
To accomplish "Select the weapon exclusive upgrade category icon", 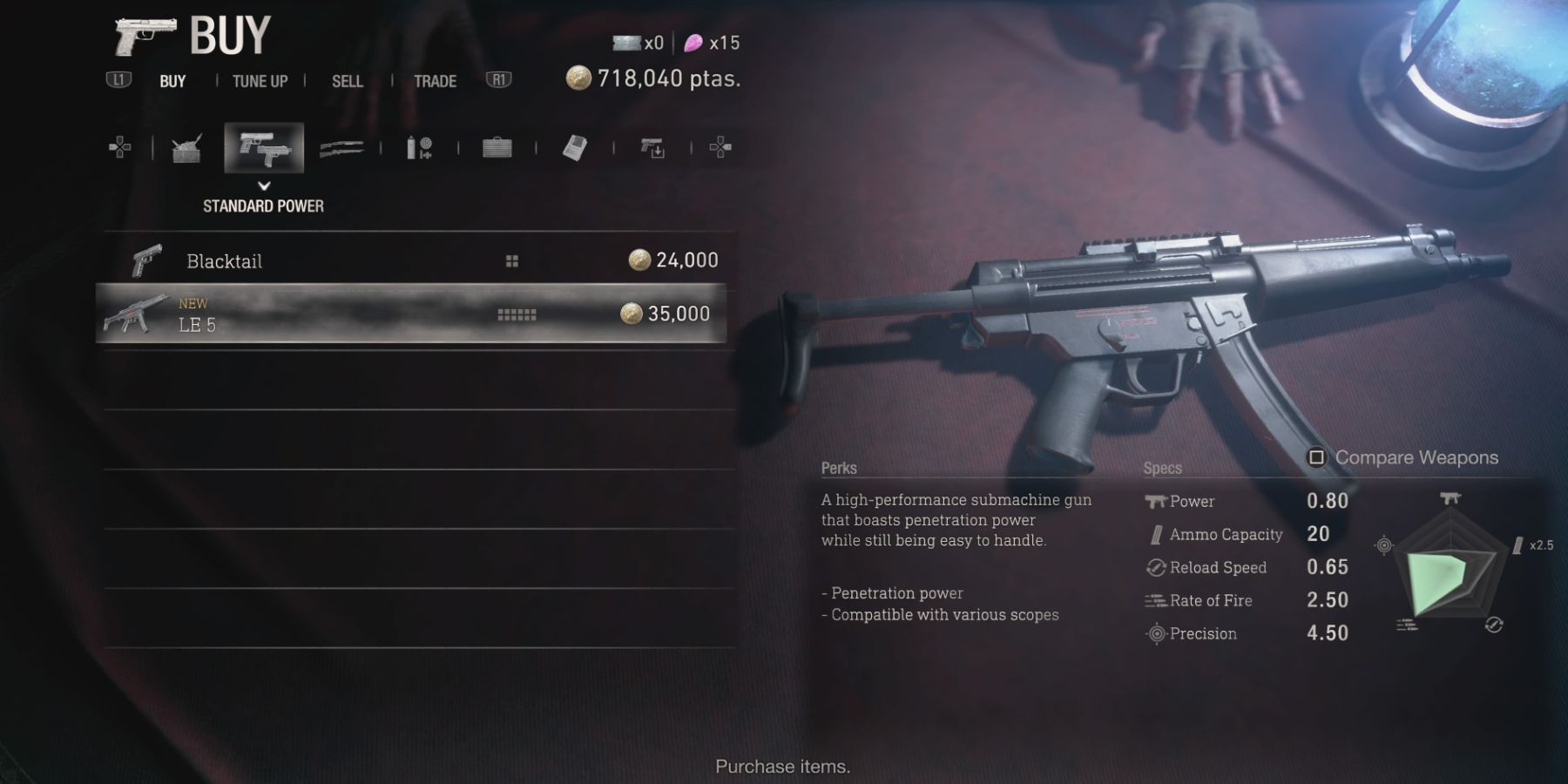I will click(651, 148).
